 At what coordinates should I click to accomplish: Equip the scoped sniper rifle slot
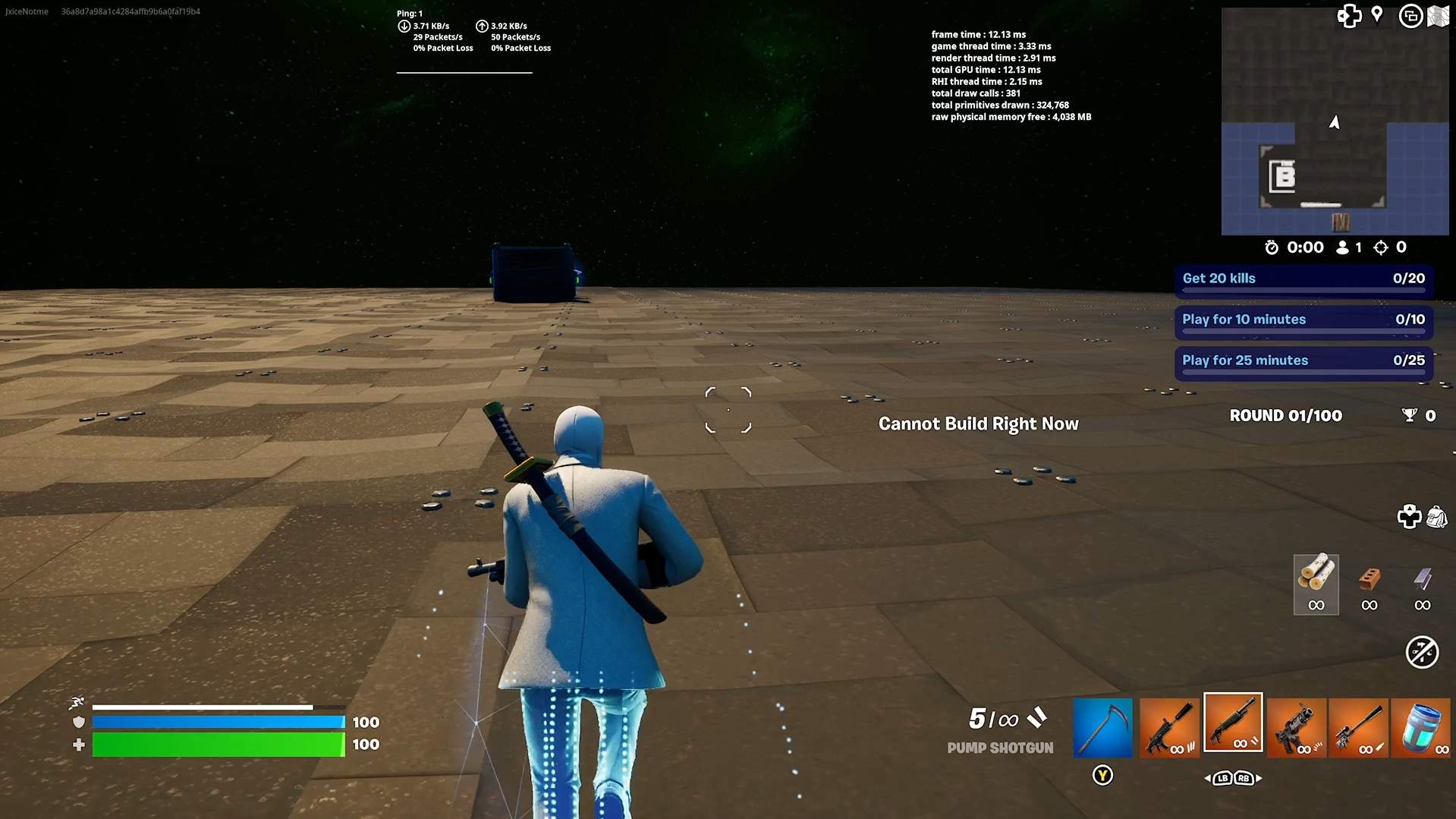tap(1358, 727)
